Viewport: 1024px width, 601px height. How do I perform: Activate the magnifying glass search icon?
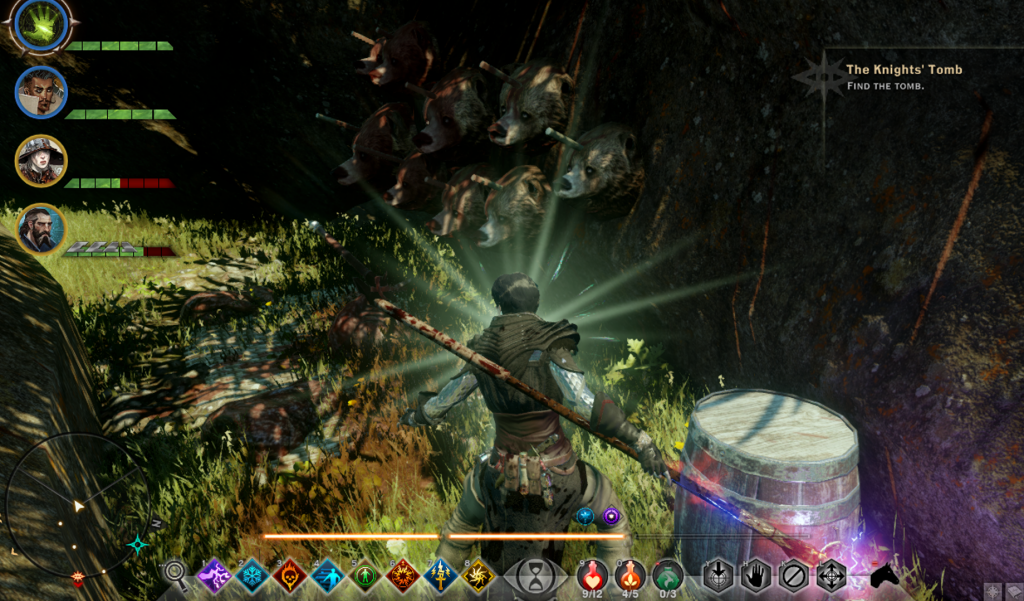tap(175, 574)
